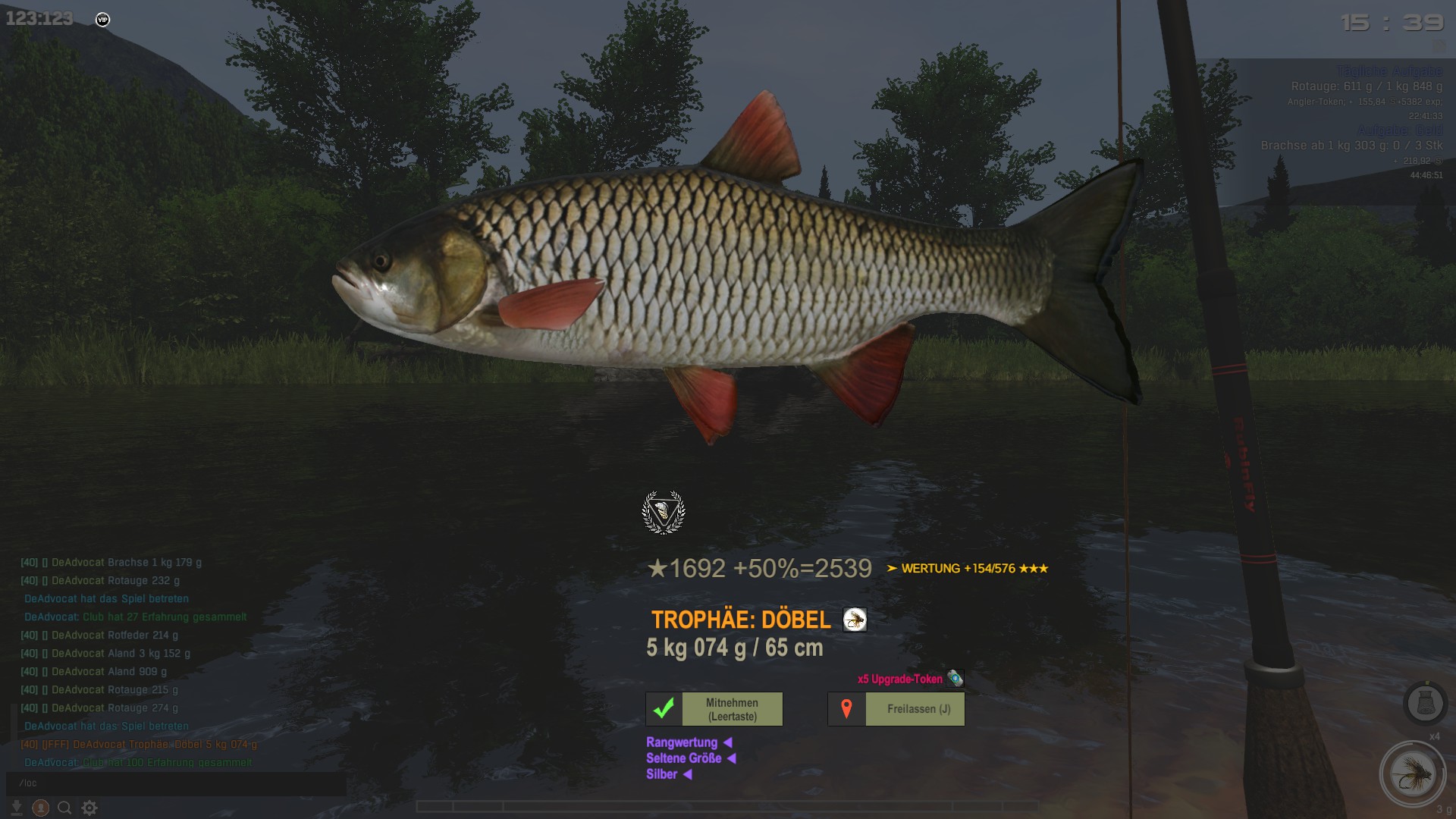Image resolution: width=1456 pixels, height=819 pixels.
Task: Open the keepnet fish basket icon
Action: [1425, 703]
